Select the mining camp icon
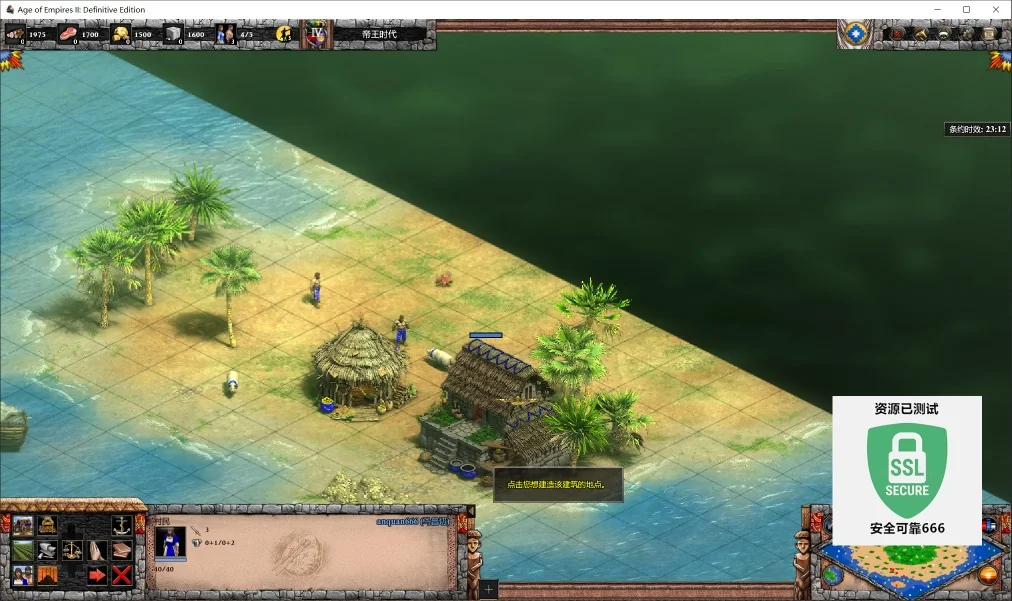This screenshot has height=601, width=1012. pos(47,575)
